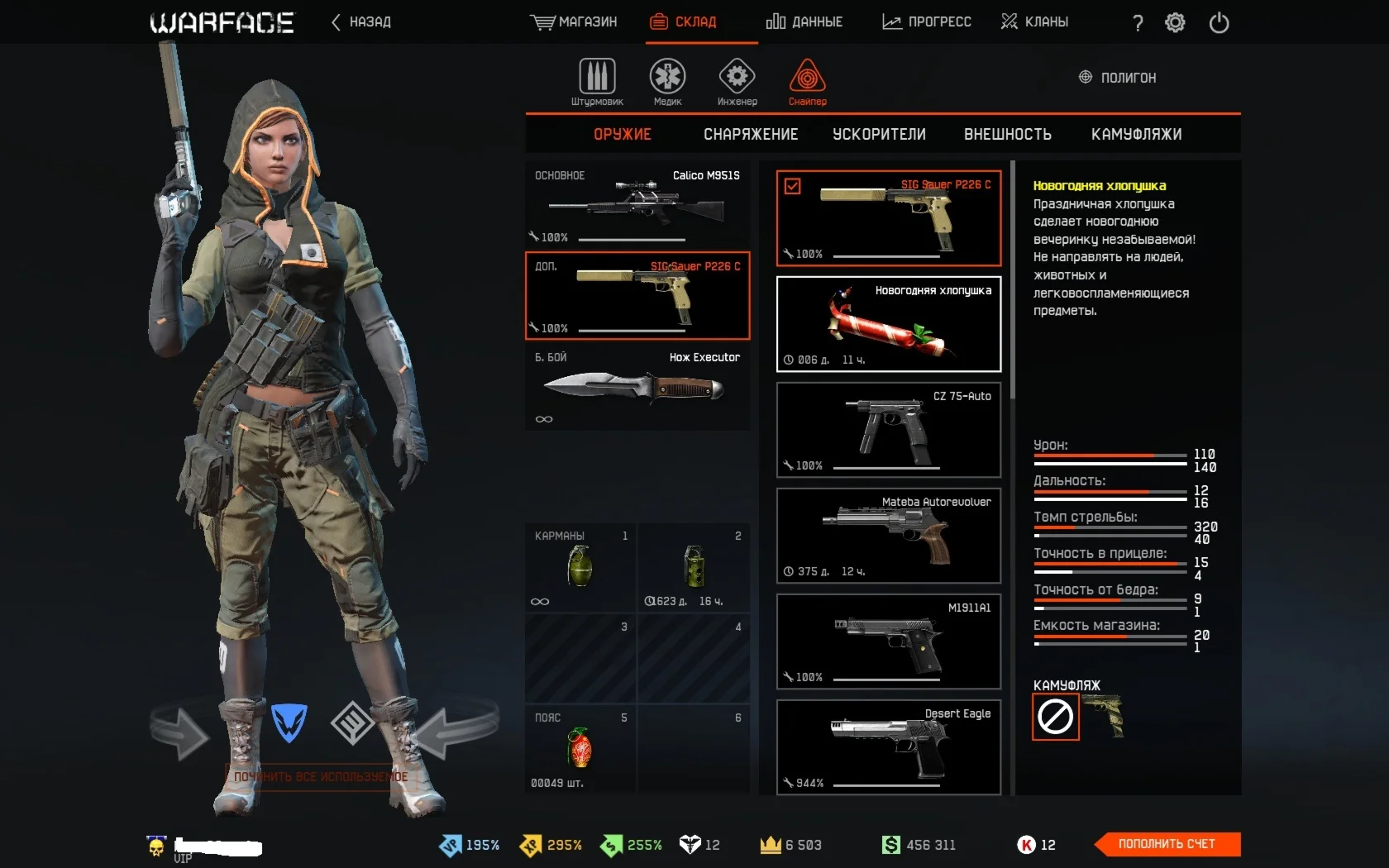Image resolution: width=1389 pixels, height=868 pixels.
Task: Open the Полигон shooting range
Action: pyautogui.click(x=1118, y=78)
